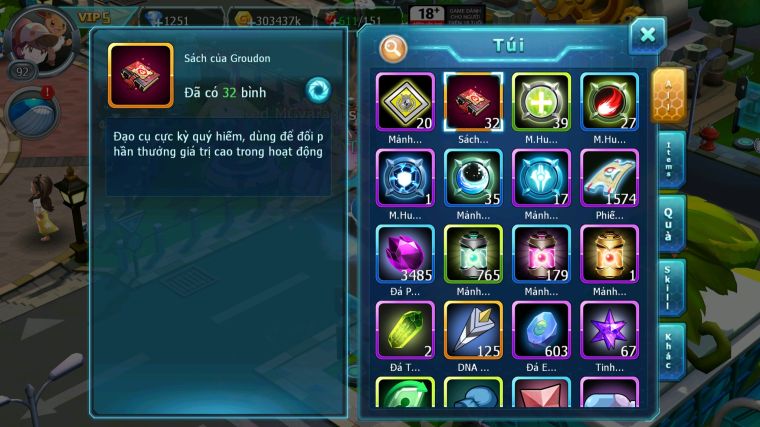Switch to the Items tab
Screen dimensions: 760x427
pos(671,160)
